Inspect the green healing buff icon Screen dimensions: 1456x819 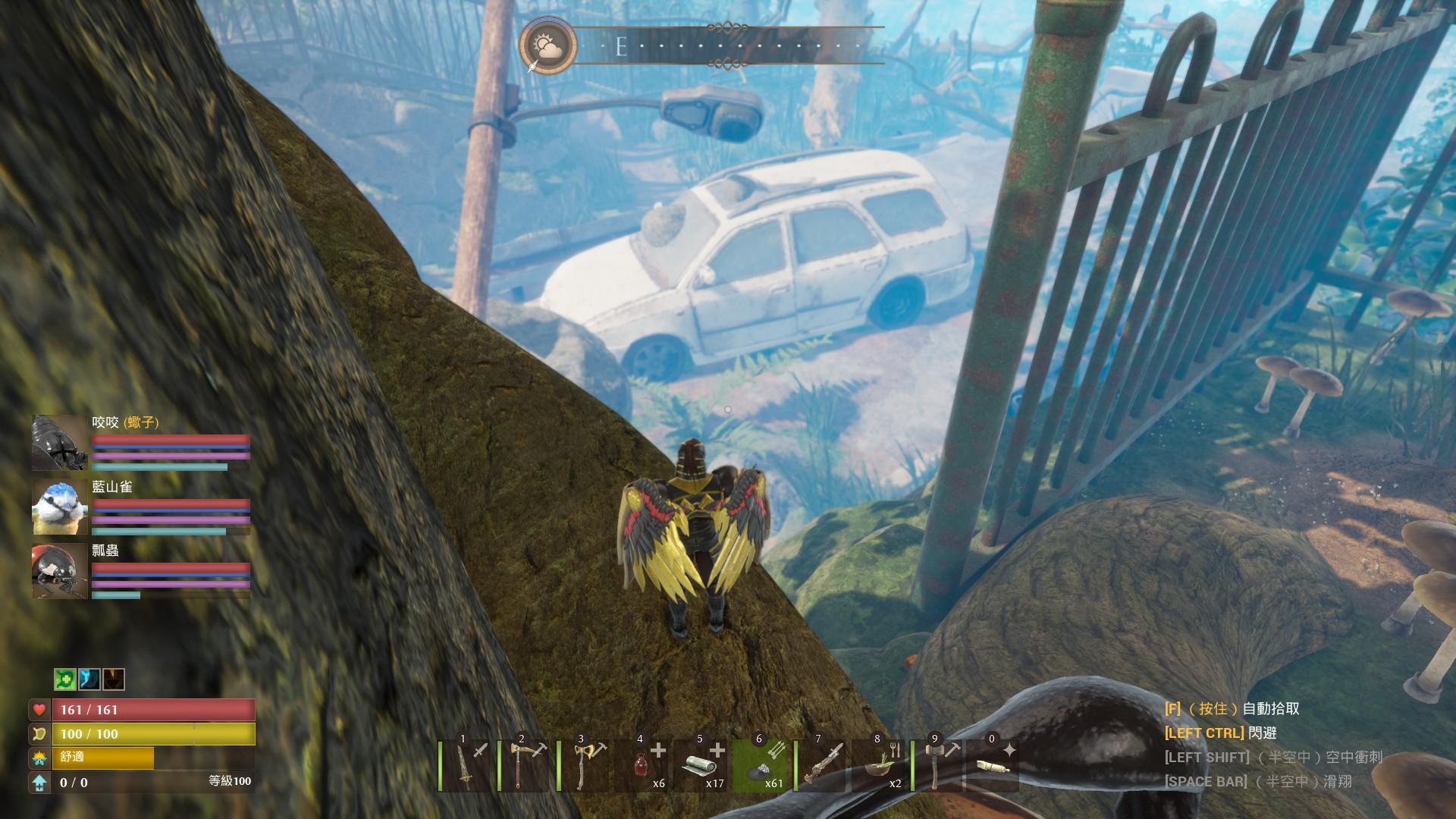coord(65,679)
